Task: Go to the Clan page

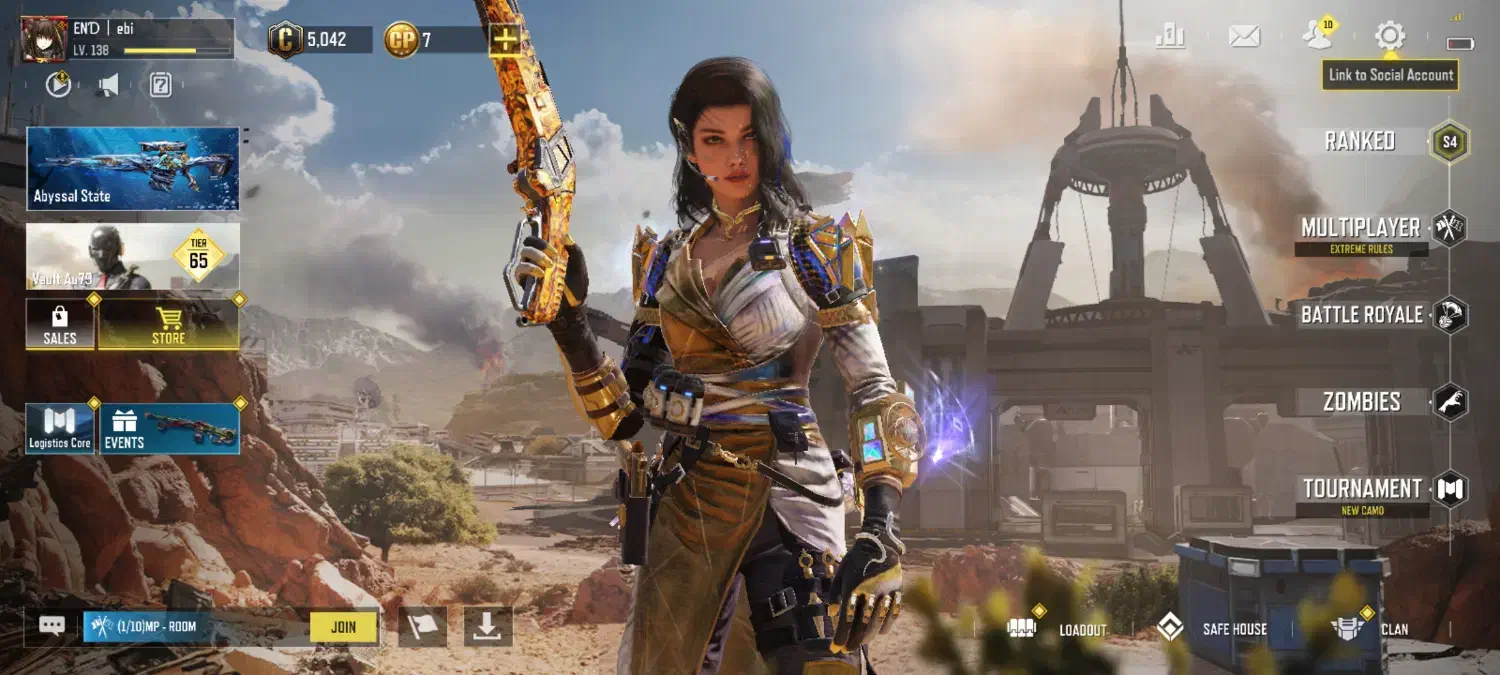Action: tap(1372, 629)
